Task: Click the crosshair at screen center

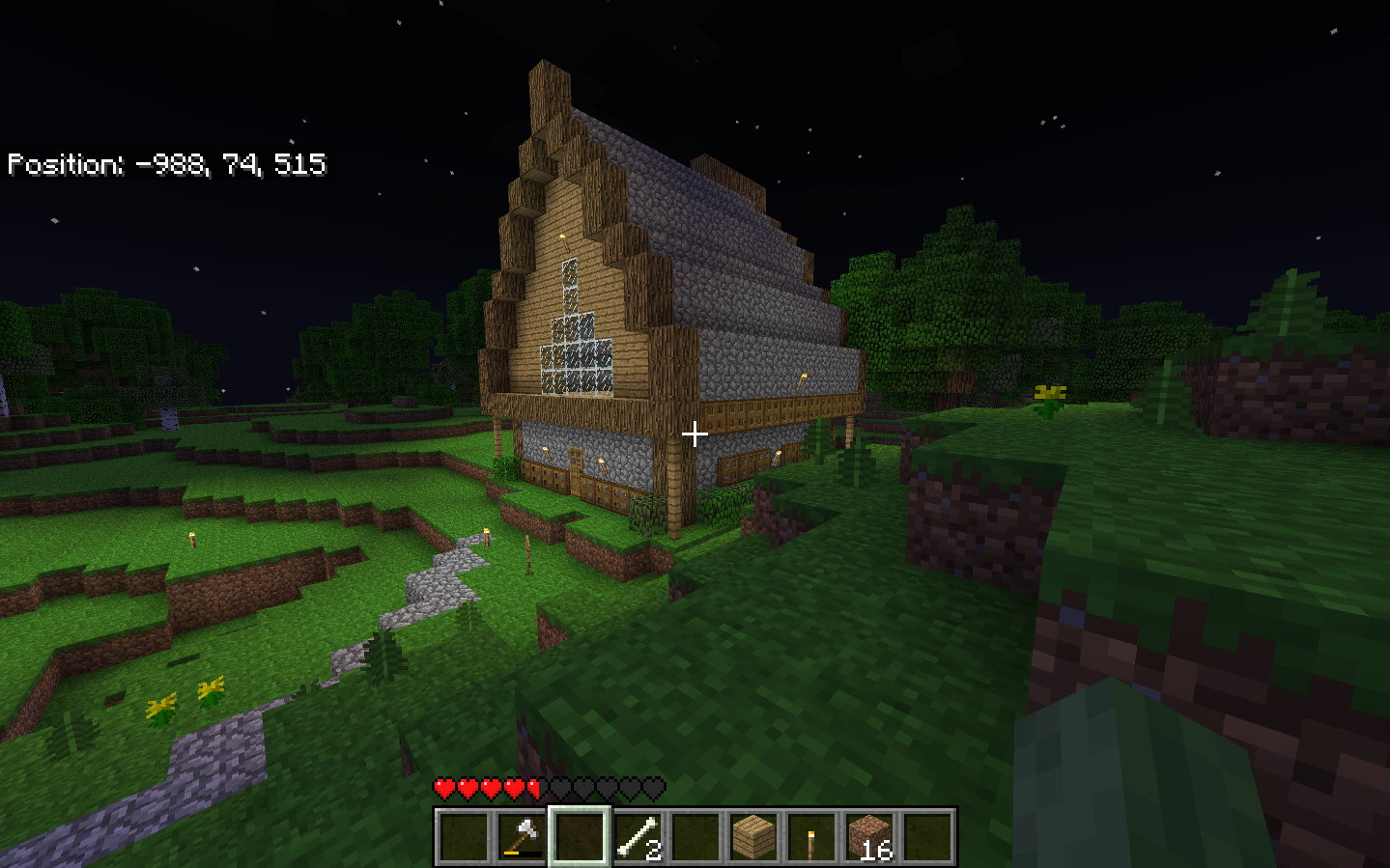Action: point(695,435)
